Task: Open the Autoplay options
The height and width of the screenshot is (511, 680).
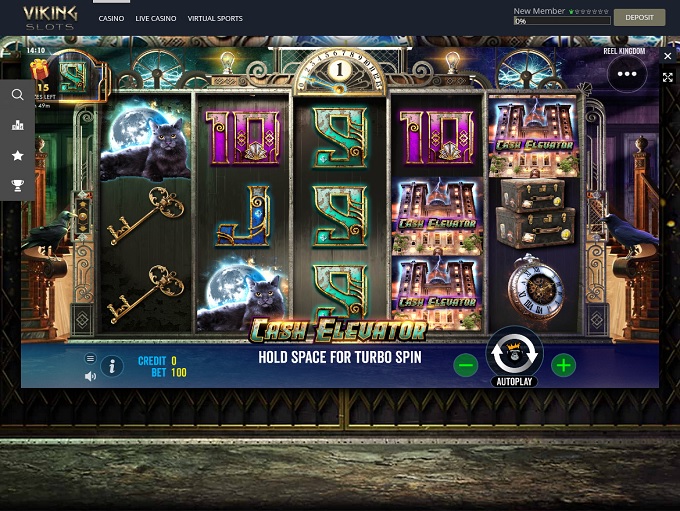Action: [514, 382]
